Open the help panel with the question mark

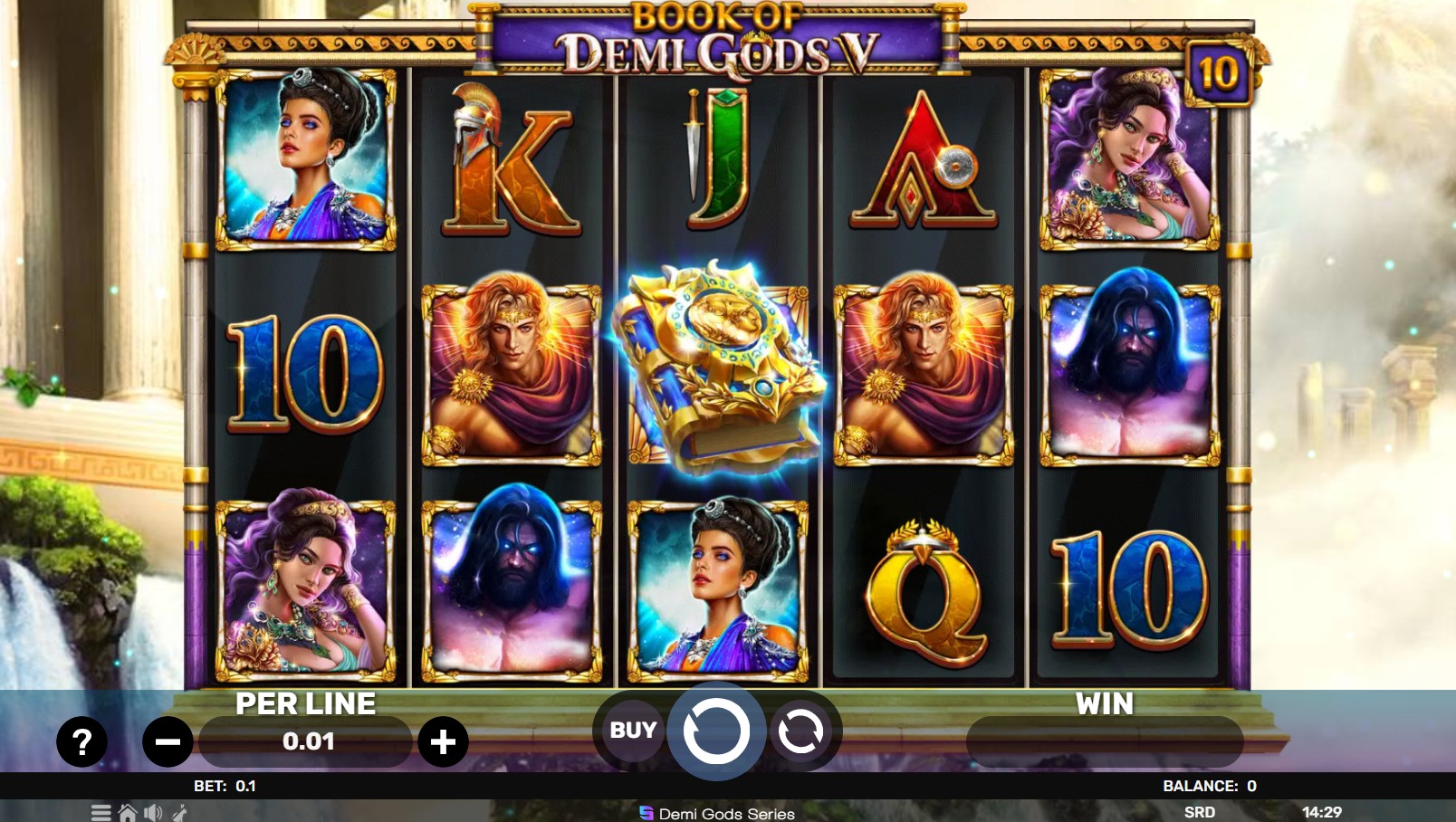point(82,744)
